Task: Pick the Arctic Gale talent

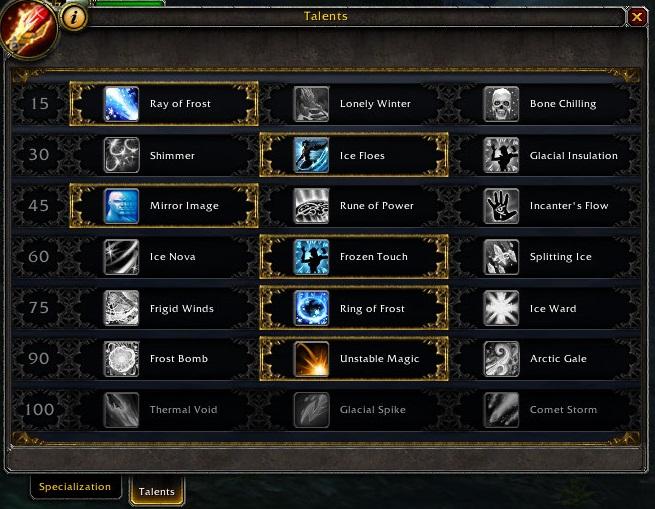Action: (544, 359)
